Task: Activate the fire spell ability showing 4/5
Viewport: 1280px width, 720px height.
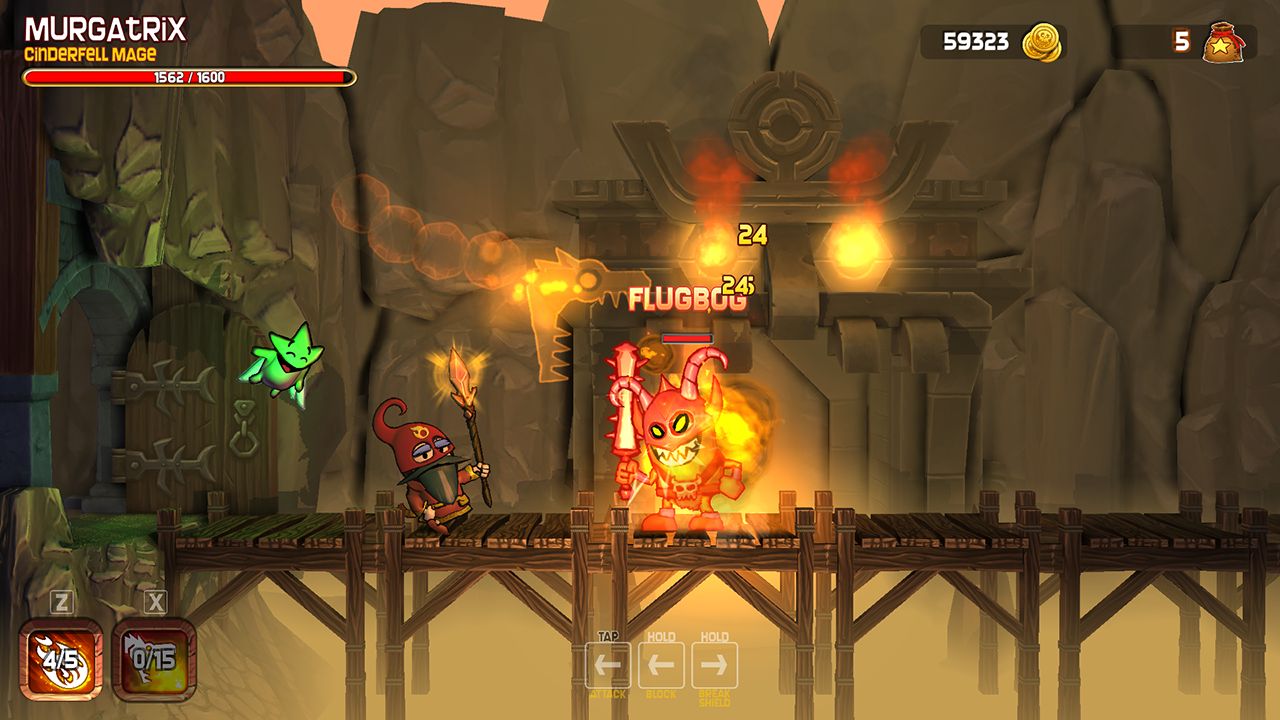Action: tap(61, 659)
